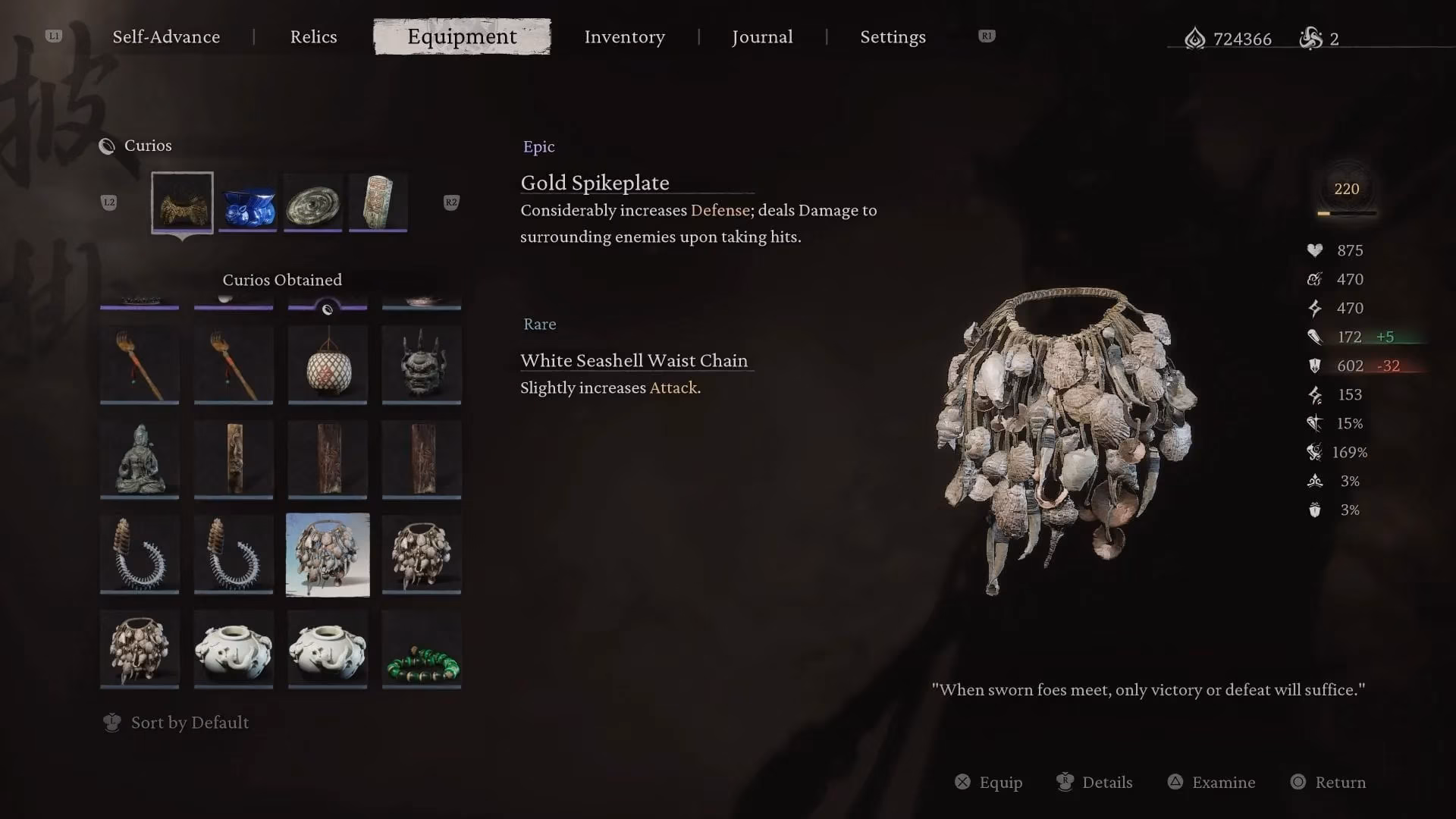Click the level 220 progress gauge
1456x819 pixels.
click(x=1346, y=190)
